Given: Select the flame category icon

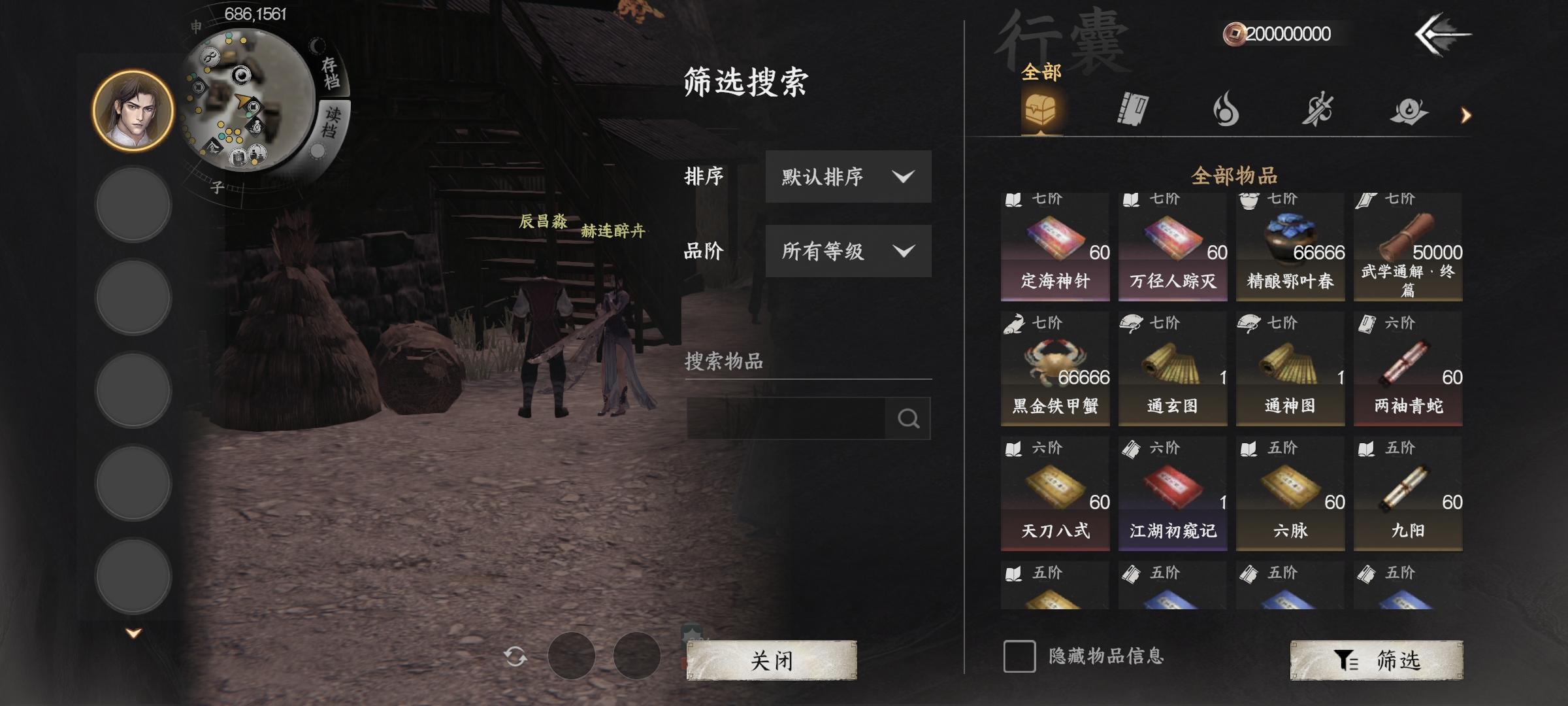Looking at the screenshot, I should tap(1227, 110).
